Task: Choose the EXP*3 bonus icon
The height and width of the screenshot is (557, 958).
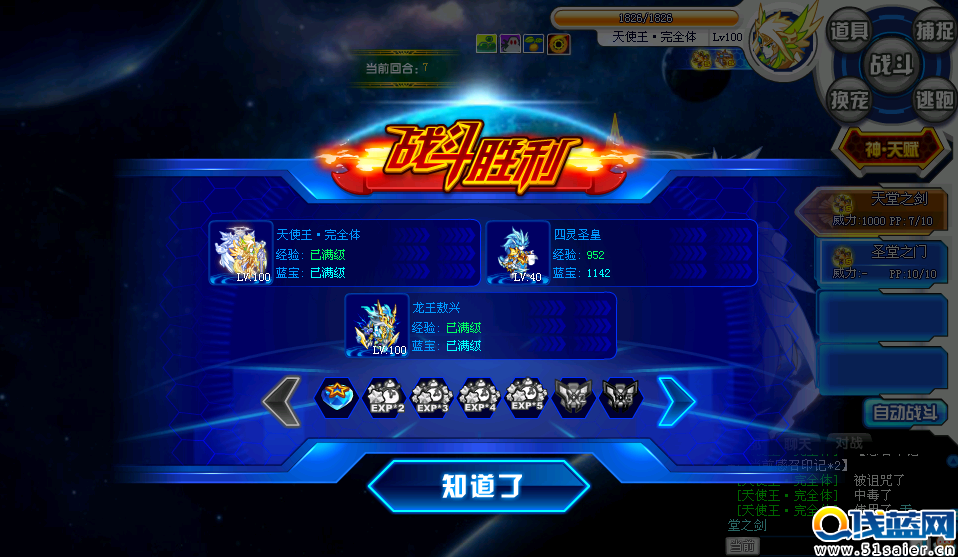Action: pyautogui.click(x=432, y=399)
